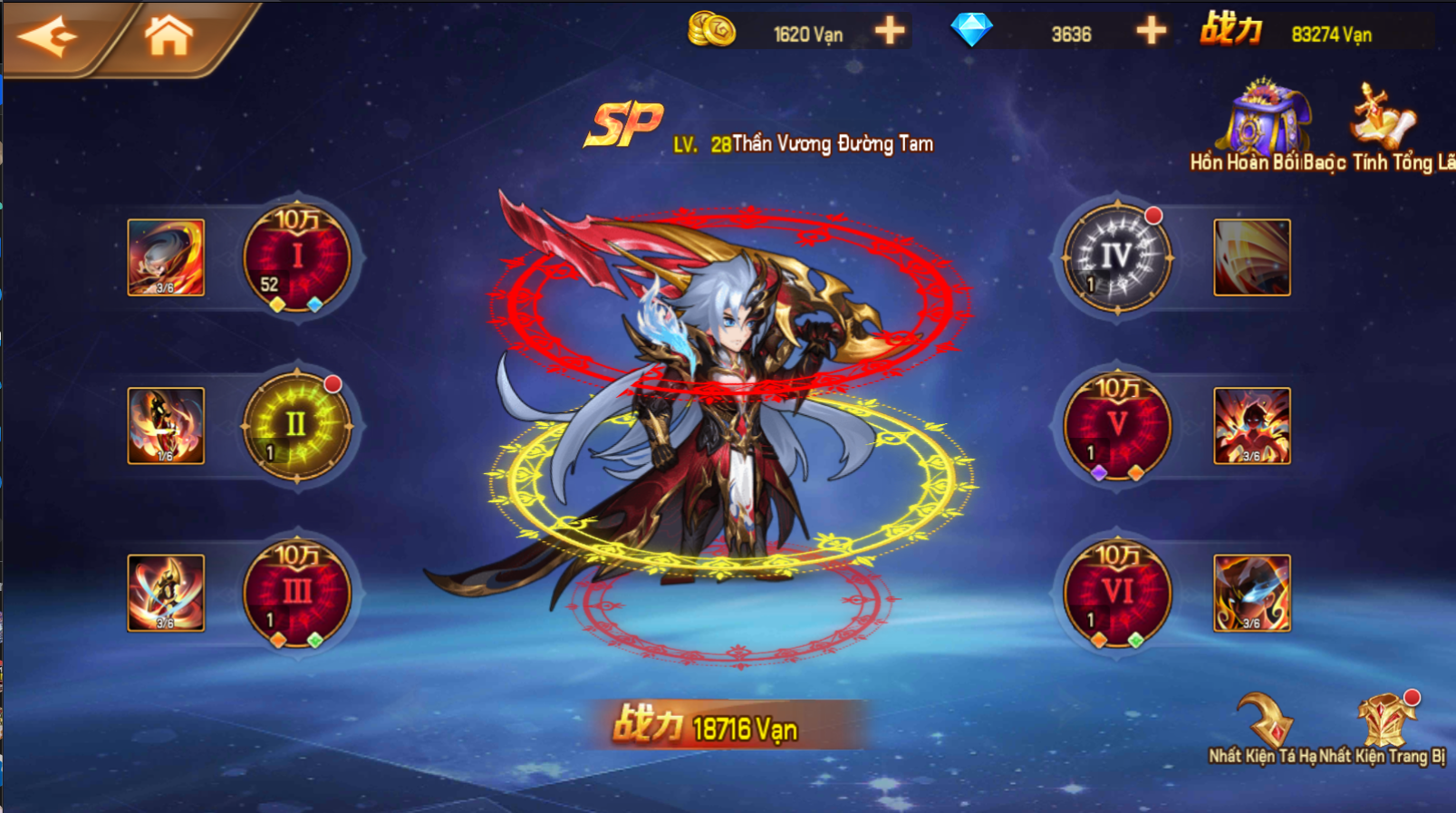Select the yellow soul ring II
This screenshot has height=813, width=1456.
tap(296, 426)
